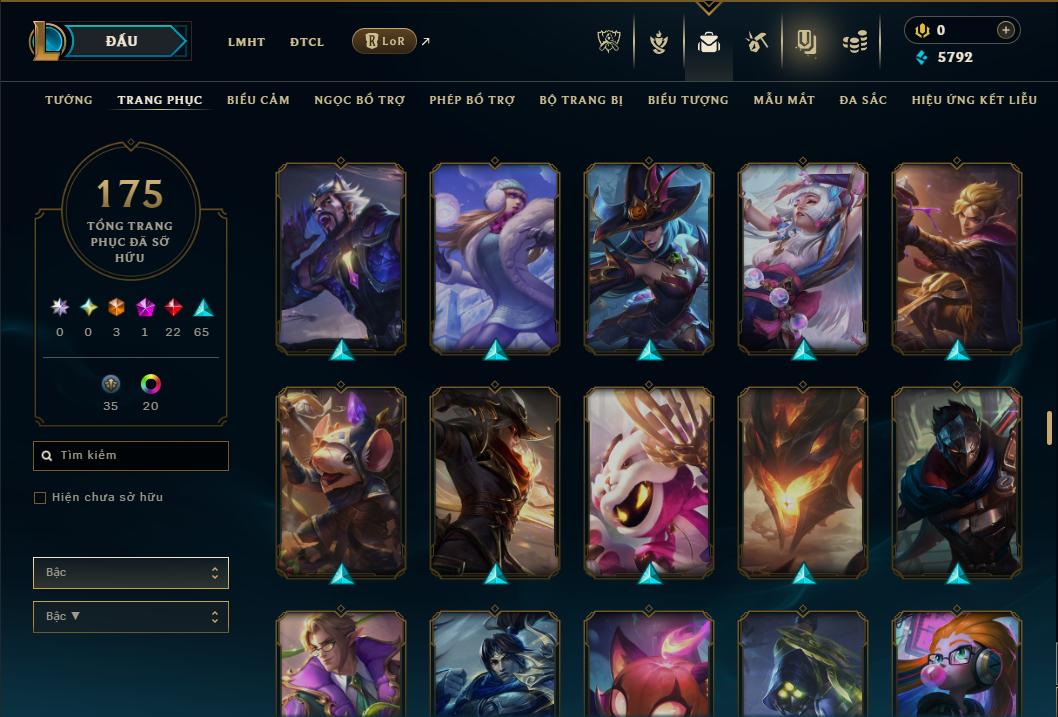This screenshot has width=1058, height=717.
Task: Toggle the Hiện chưa sở hữu checkbox
Action: click(x=40, y=498)
